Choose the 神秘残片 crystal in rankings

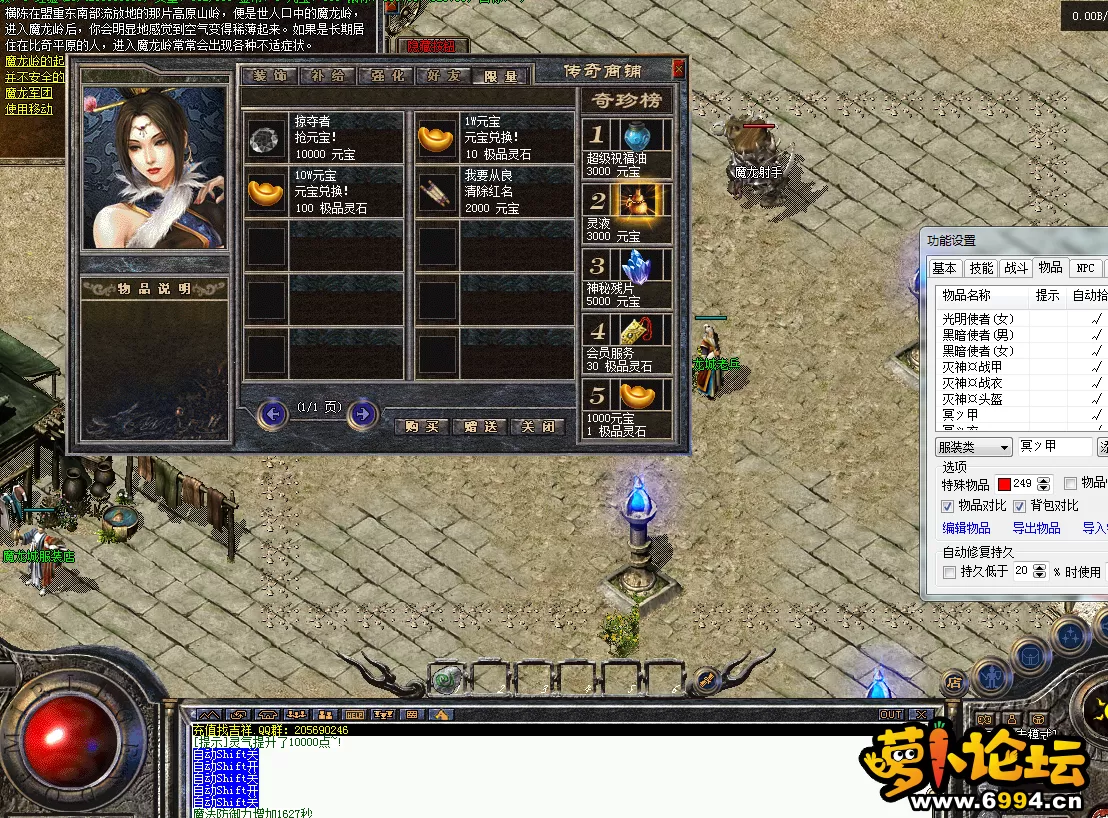pos(636,268)
